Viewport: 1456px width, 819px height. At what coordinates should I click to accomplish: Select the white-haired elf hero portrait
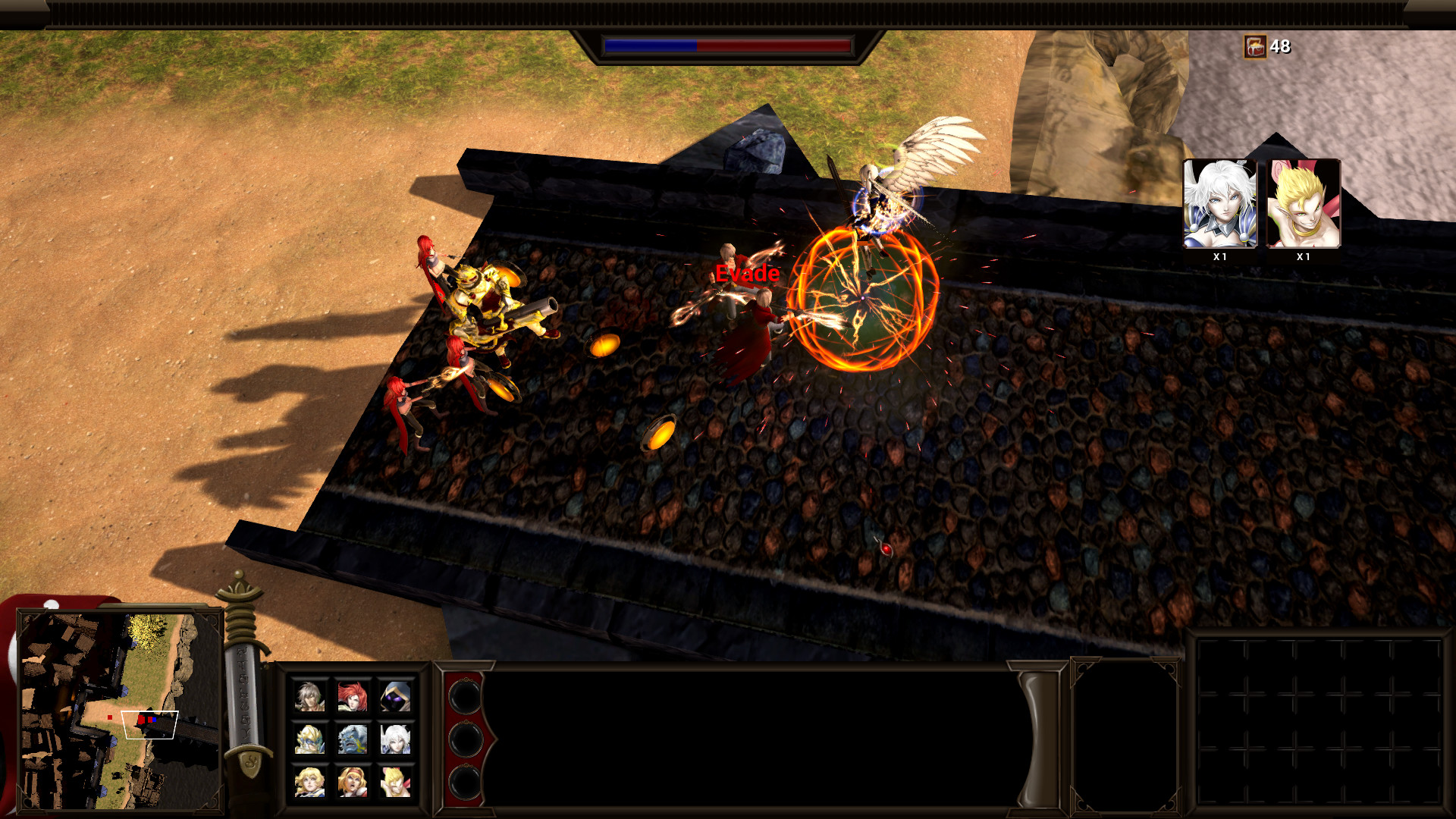[x=395, y=740]
